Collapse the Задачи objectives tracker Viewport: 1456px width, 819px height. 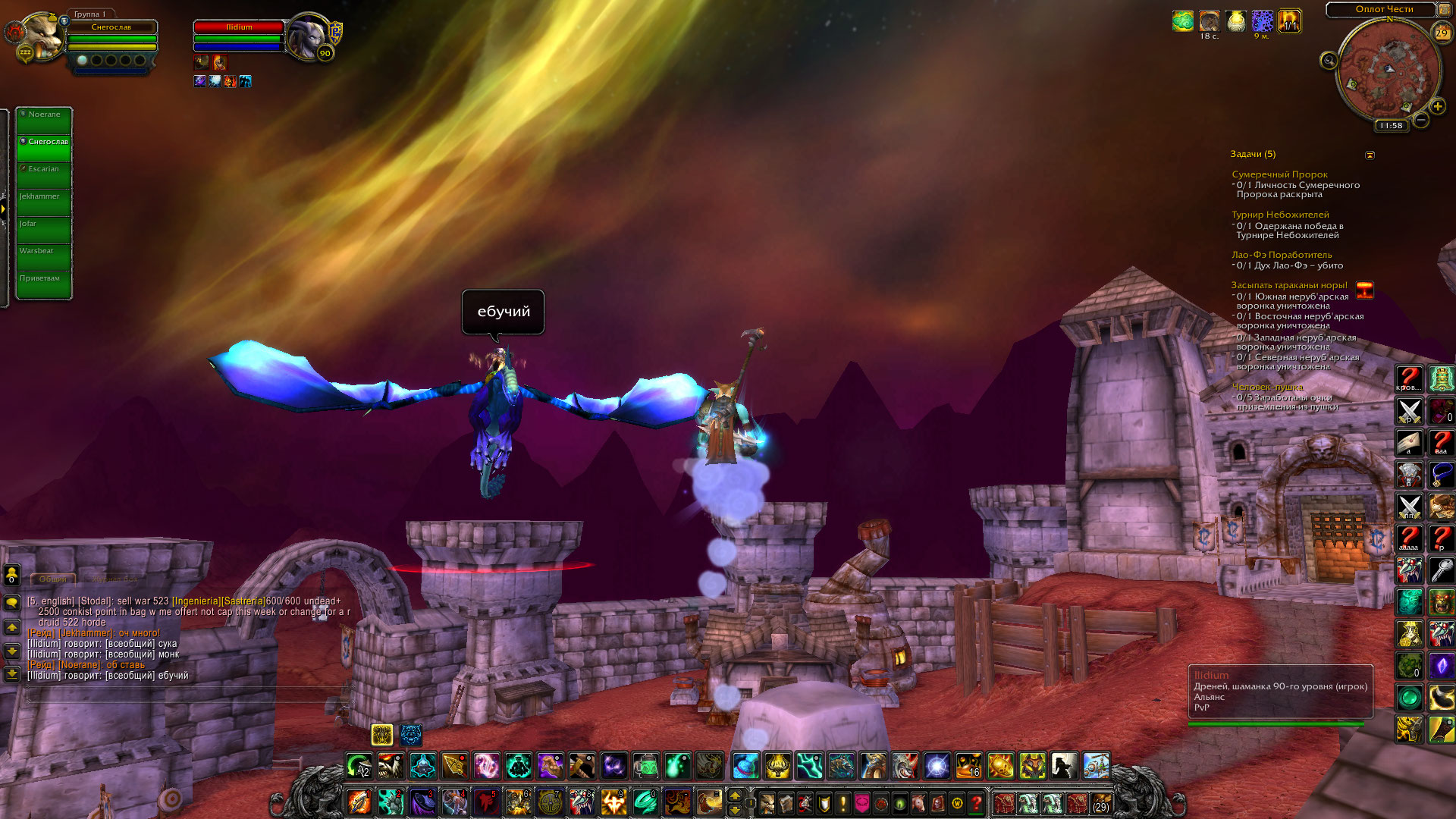1370,155
